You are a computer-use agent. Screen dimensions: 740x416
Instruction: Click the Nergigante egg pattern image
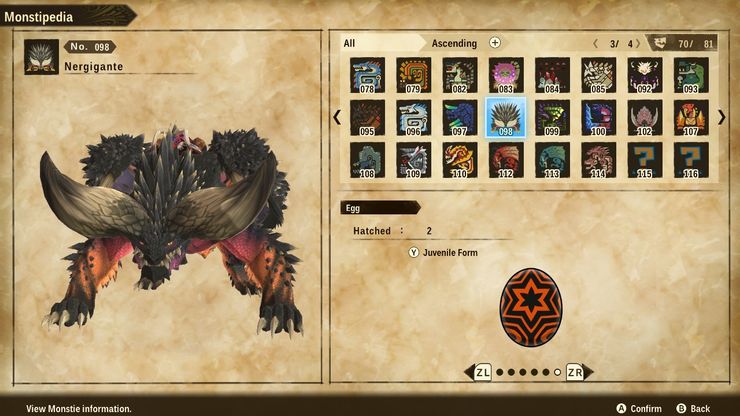pos(529,305)
